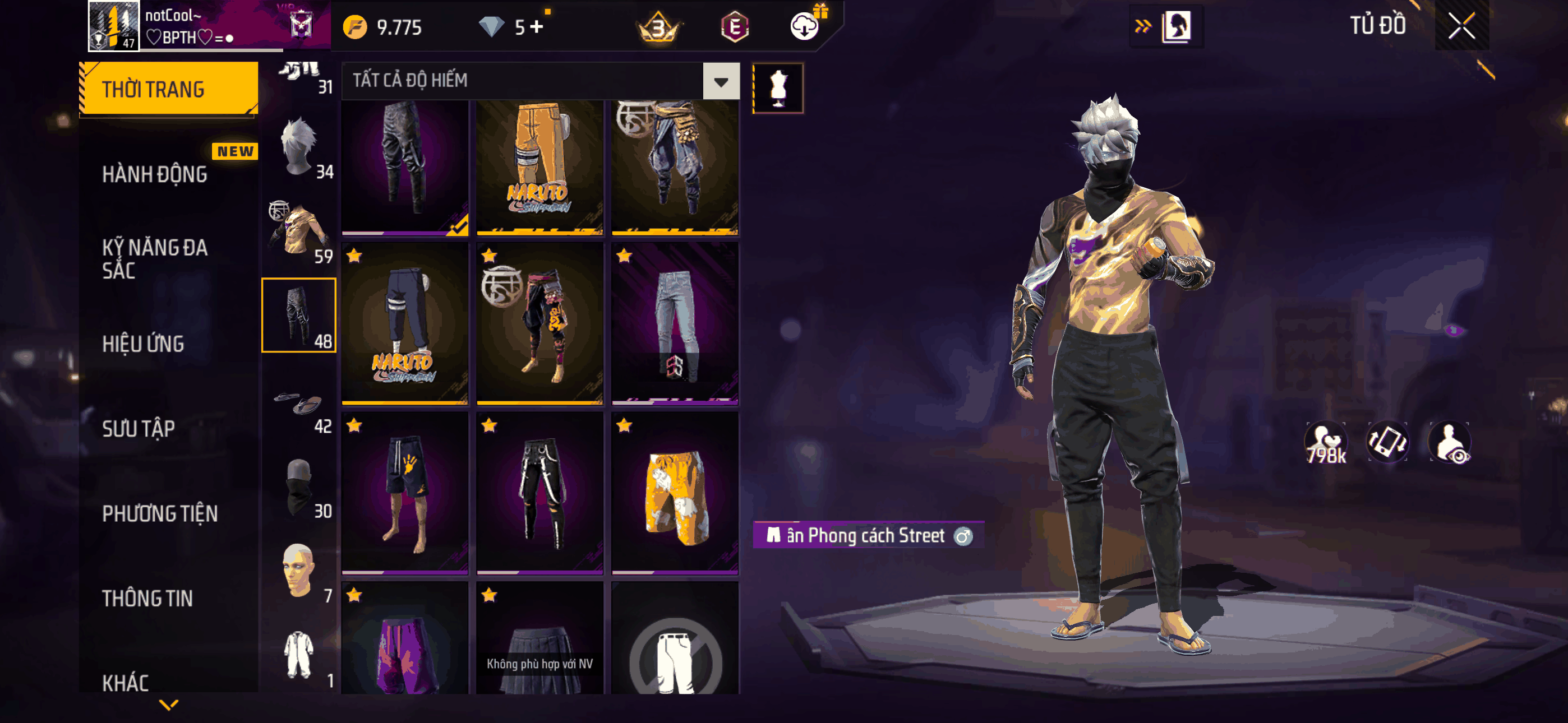Open the Hành Động tab
1568x723 pixels.
(x=155, y=175)
